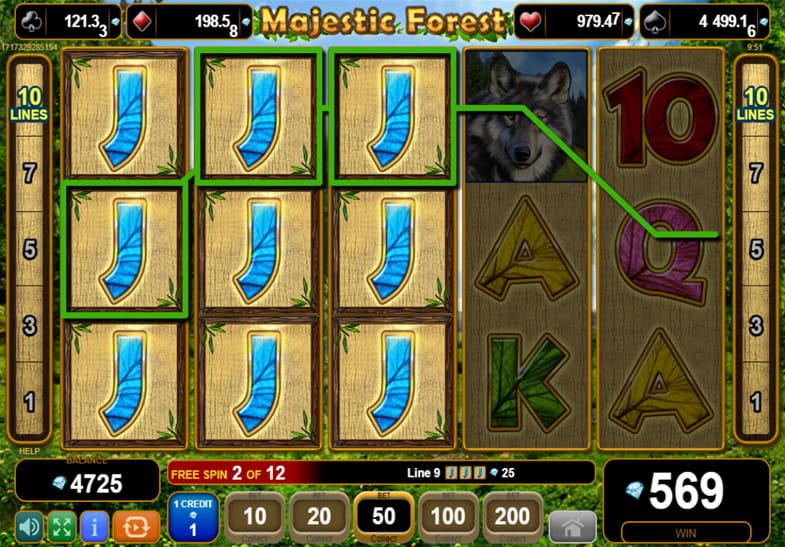Enter fullscreen with the green arrows icon
The width and height of the screenshot is (785, 547).
(62, 525)
